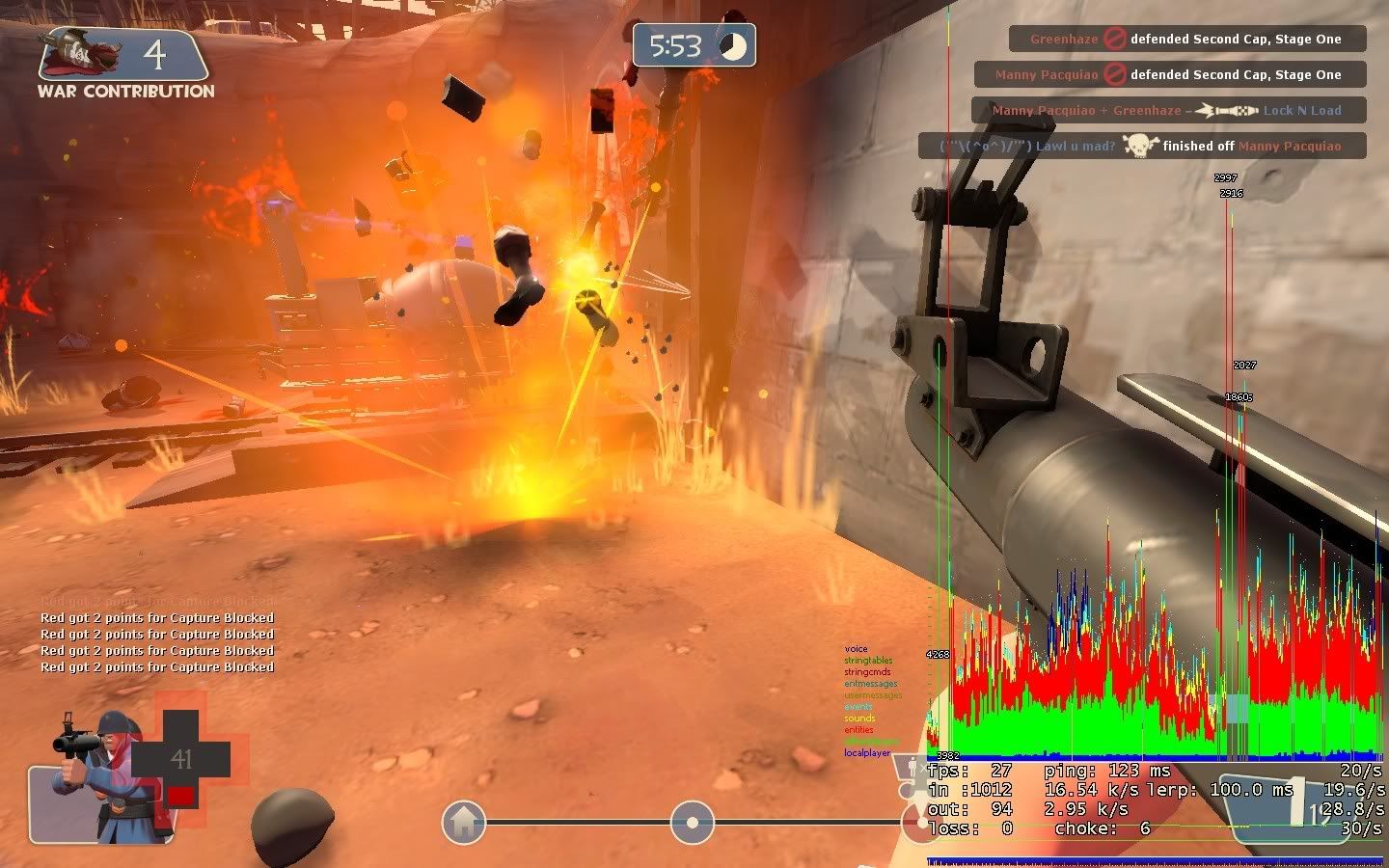Image resolution: width=1389 pixels, height=868 pixels.
Task: Click the capture progress slider between the two points
Action: point(579,823)
